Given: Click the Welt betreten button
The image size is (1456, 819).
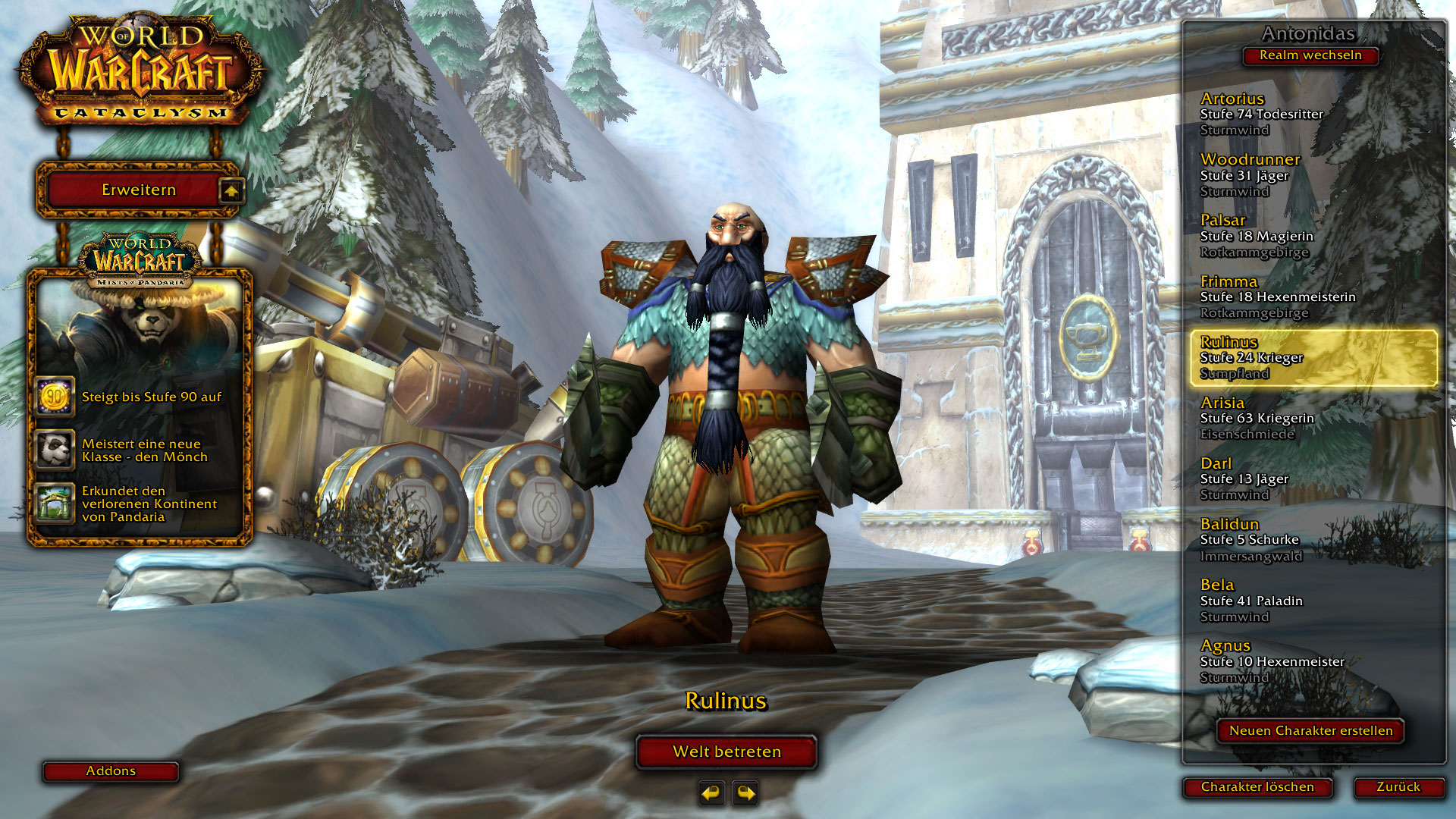Looking at the screenshot, I should coord(726,752).
